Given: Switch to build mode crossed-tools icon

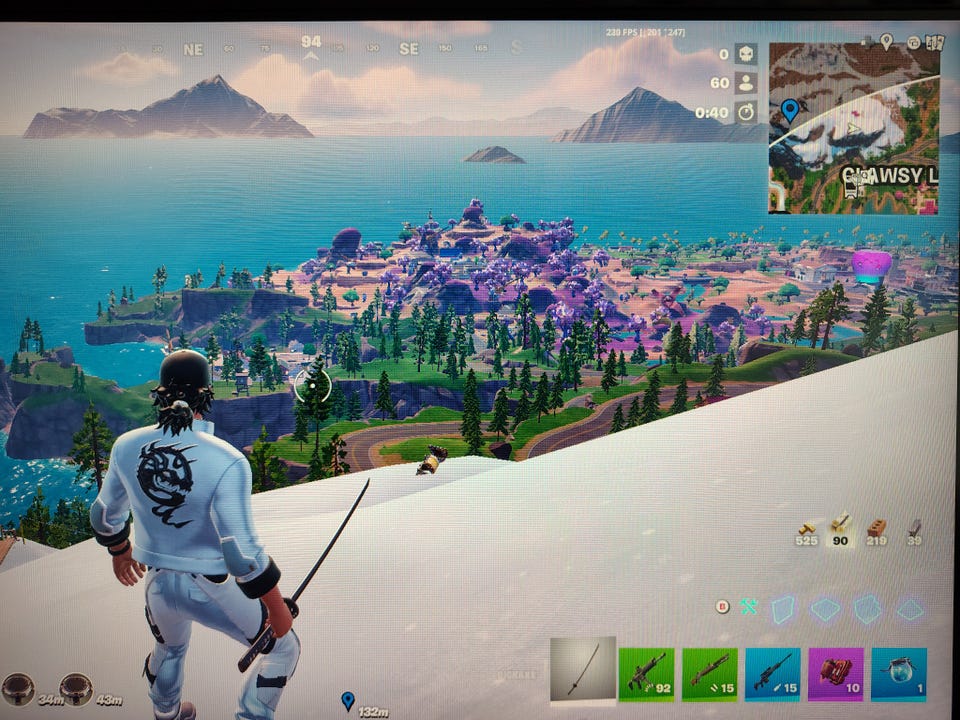Looking at the screenshot, I should pyautogui.click(x=748, y=606).
